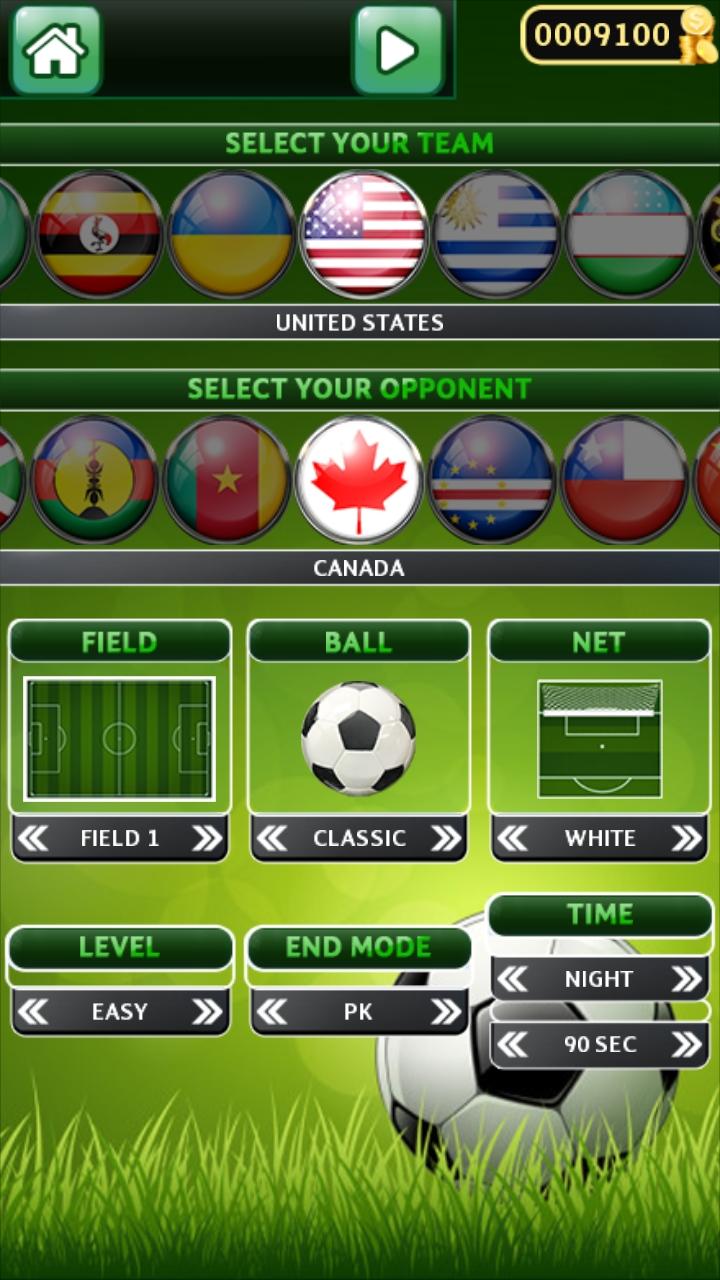The width and height of the screenshot is (720, 1280).
Task: Choose the Chile flag as opponent
Action: point(625,480)
